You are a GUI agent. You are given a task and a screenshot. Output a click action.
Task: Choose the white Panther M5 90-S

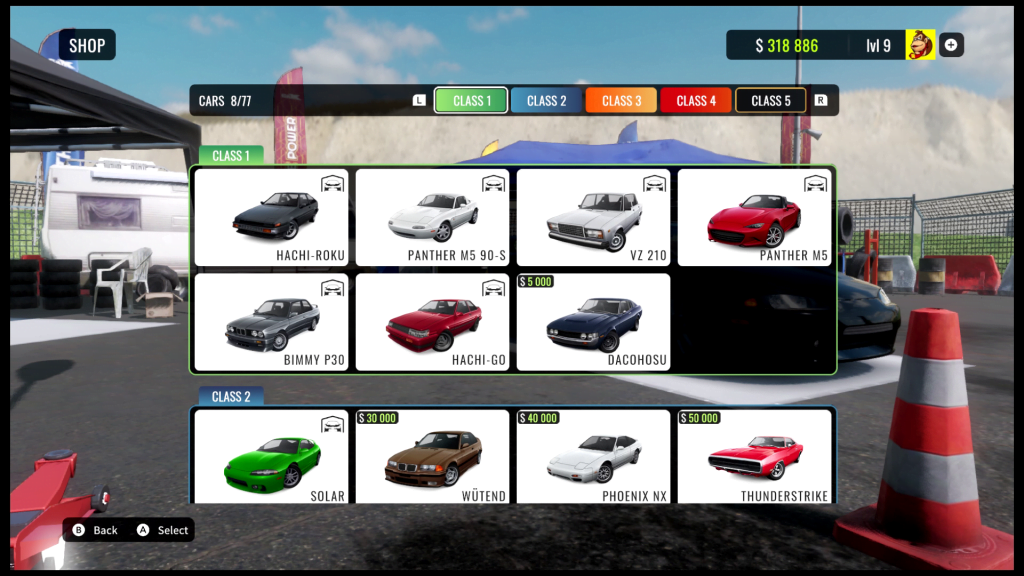(433, 217)
